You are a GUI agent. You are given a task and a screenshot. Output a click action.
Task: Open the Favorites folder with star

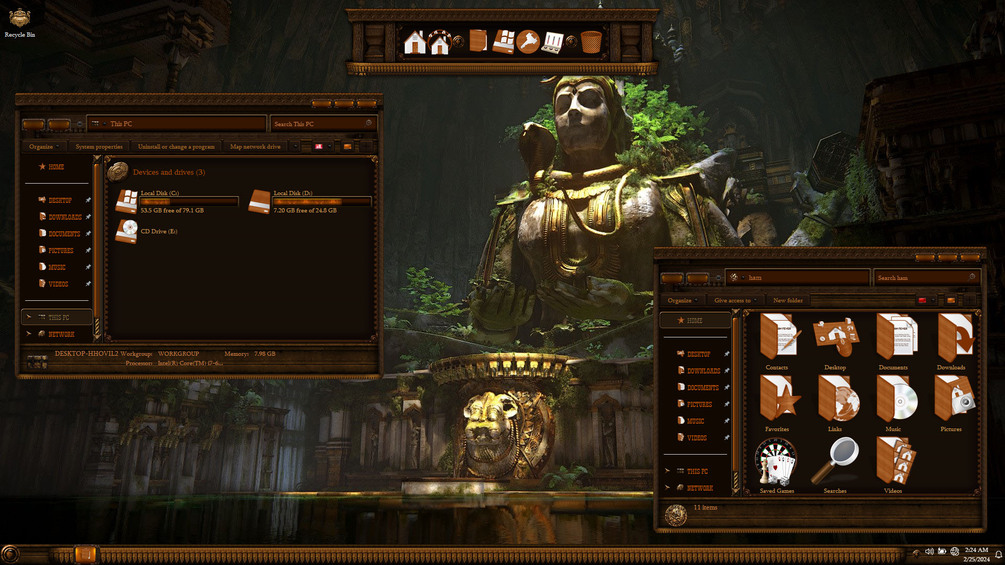[777, 401]
